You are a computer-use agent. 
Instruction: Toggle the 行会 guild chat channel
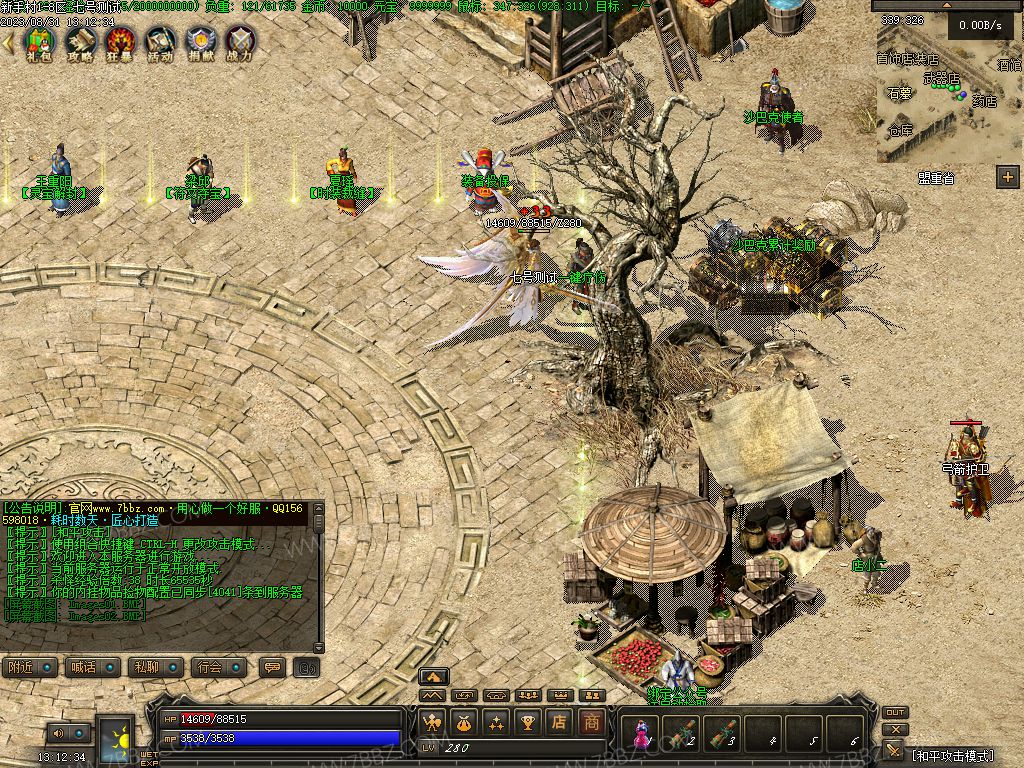pyautogui.click(x=220, y=667)
